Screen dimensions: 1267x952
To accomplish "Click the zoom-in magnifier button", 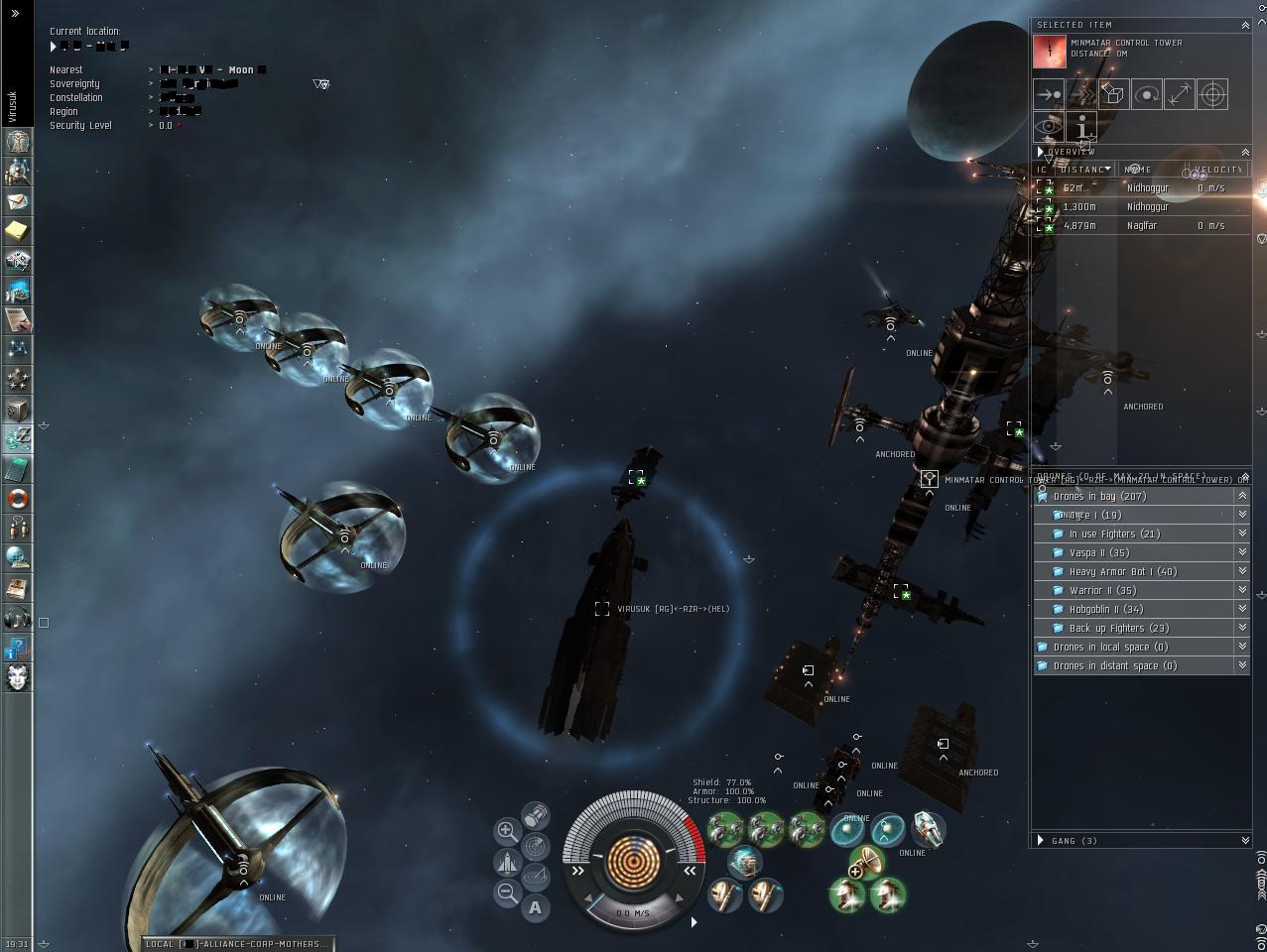I will point(507,831).
